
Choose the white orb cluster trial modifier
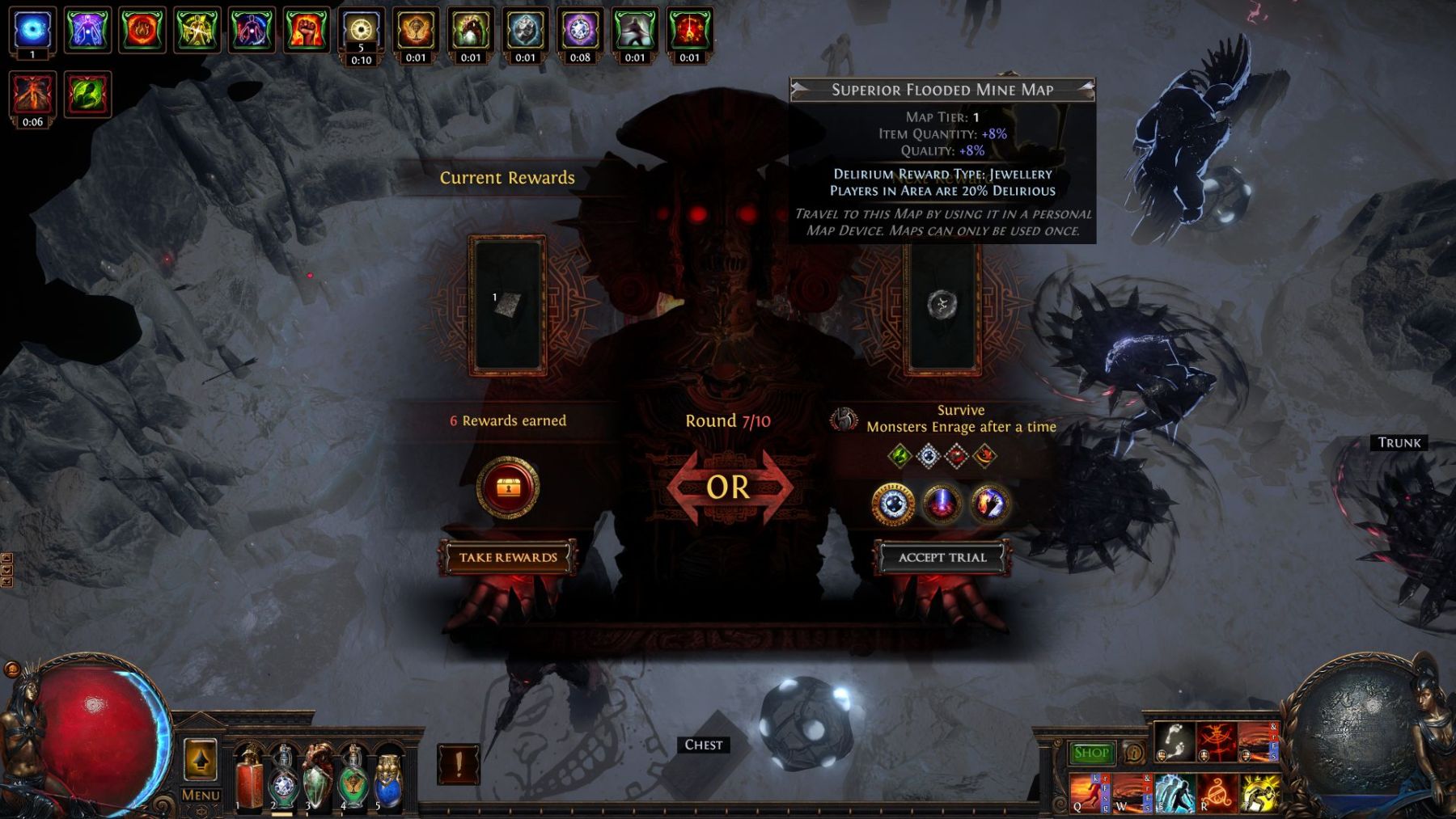893,504
